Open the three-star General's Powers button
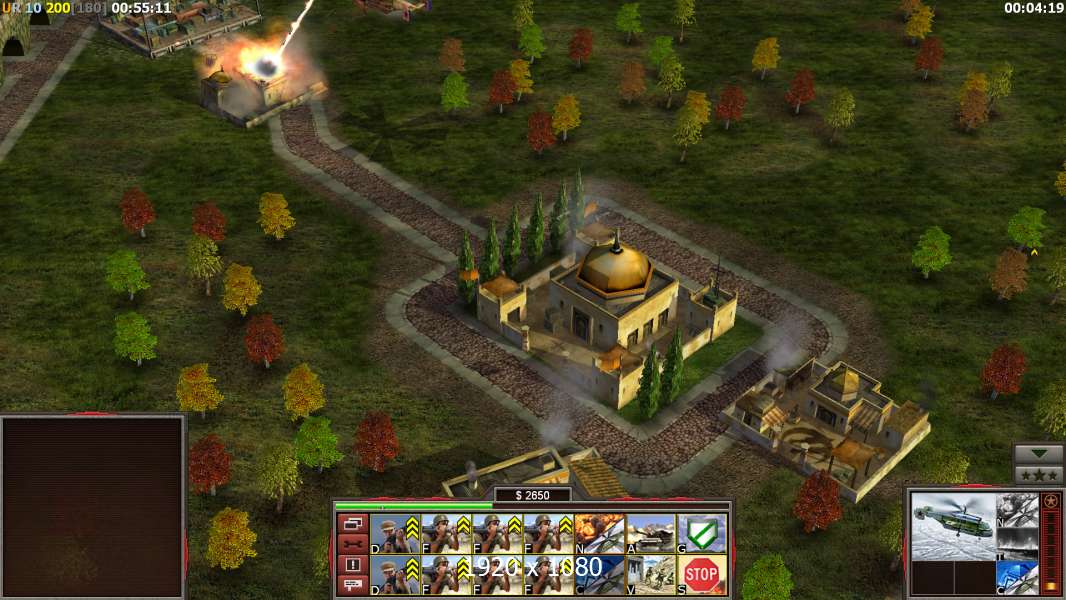1066x600 pixels. [1039, 475]
